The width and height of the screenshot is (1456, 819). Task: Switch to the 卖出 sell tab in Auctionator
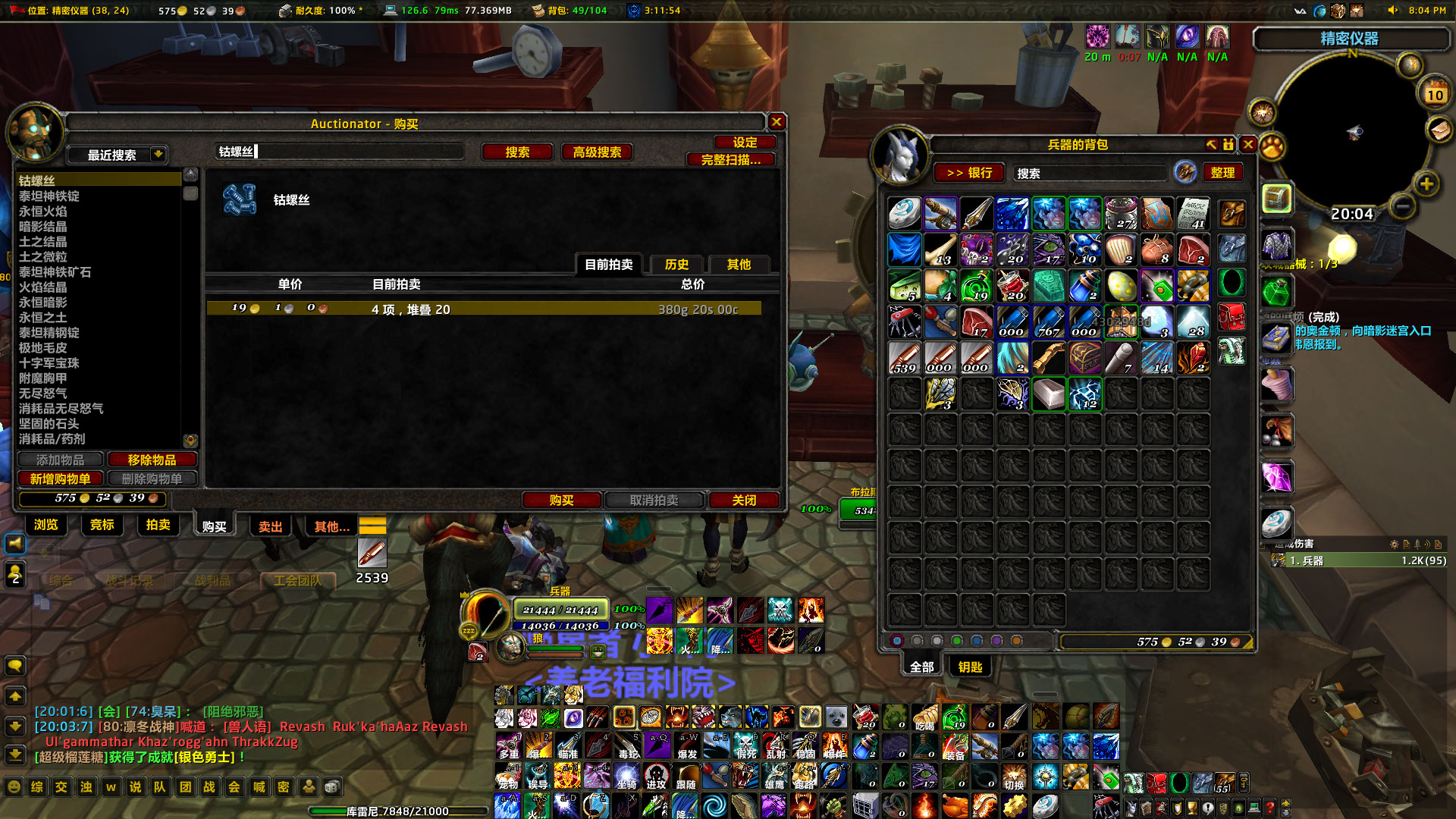pos(269,526)
